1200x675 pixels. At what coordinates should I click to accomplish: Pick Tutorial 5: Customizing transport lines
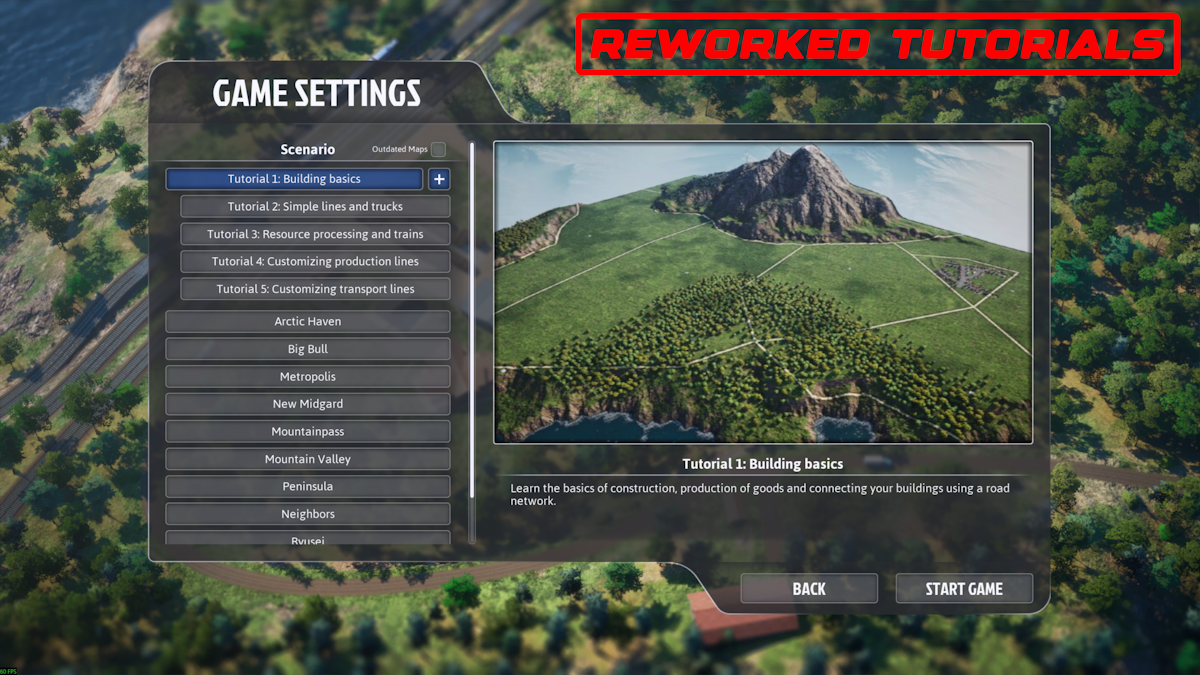315,289
